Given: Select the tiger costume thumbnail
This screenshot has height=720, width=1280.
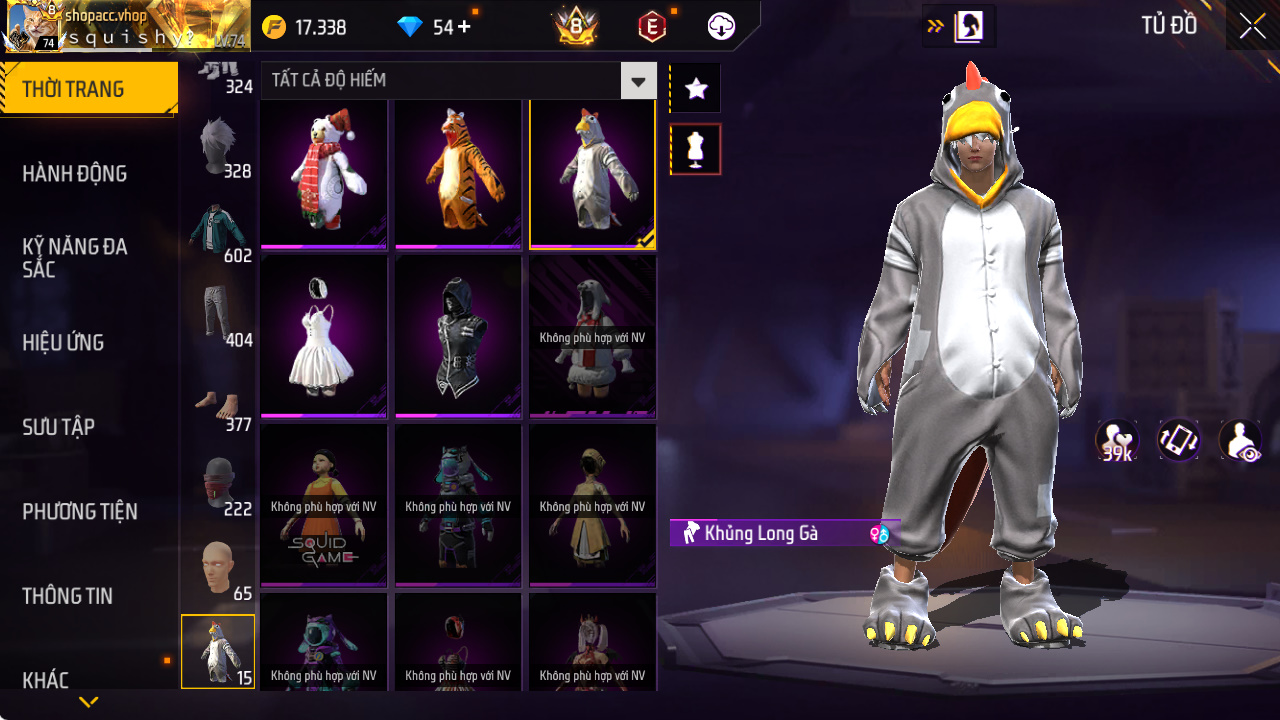Looking at the screenshot, I should tap(457, 173).
